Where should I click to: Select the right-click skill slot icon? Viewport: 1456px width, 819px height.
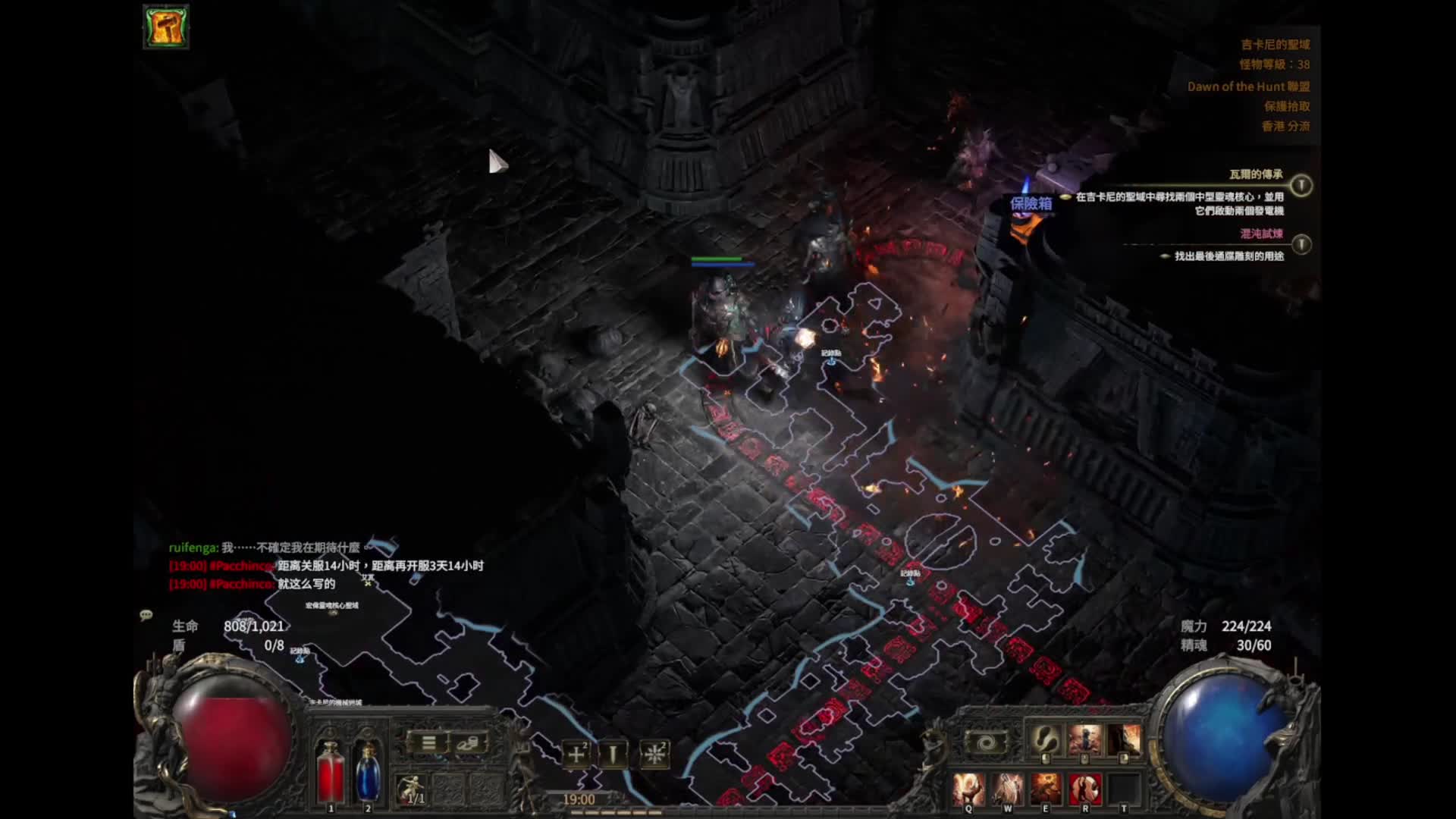click(x=1124, y=740)
